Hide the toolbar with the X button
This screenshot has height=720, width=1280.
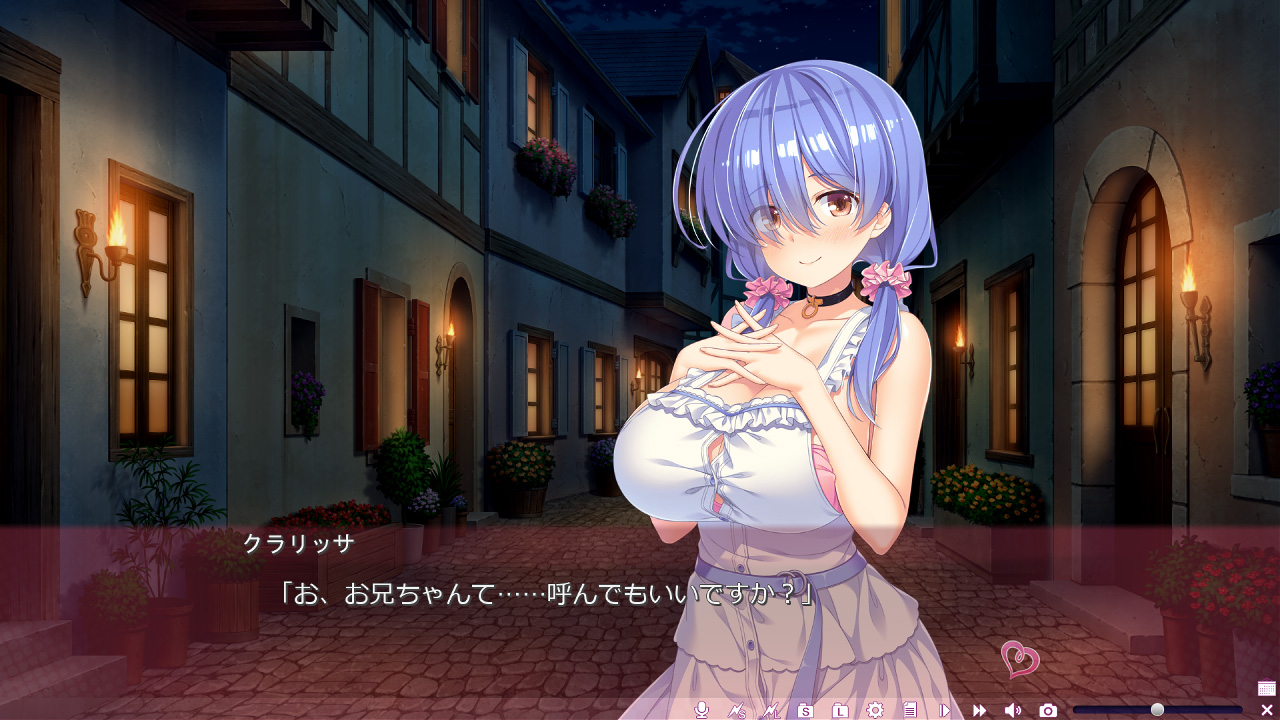click(x=1267, y=710)
